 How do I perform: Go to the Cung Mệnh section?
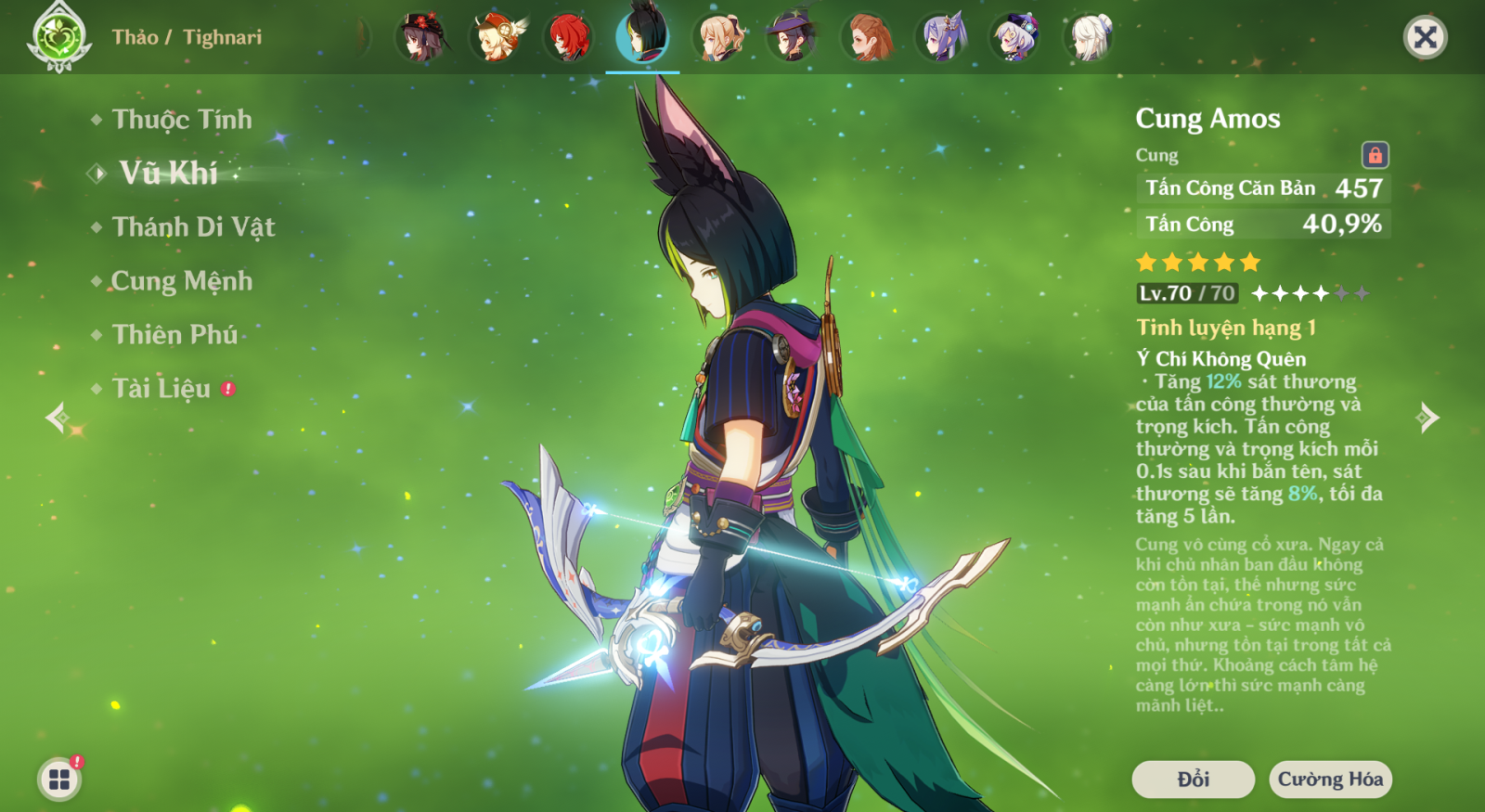coord(182,281)
